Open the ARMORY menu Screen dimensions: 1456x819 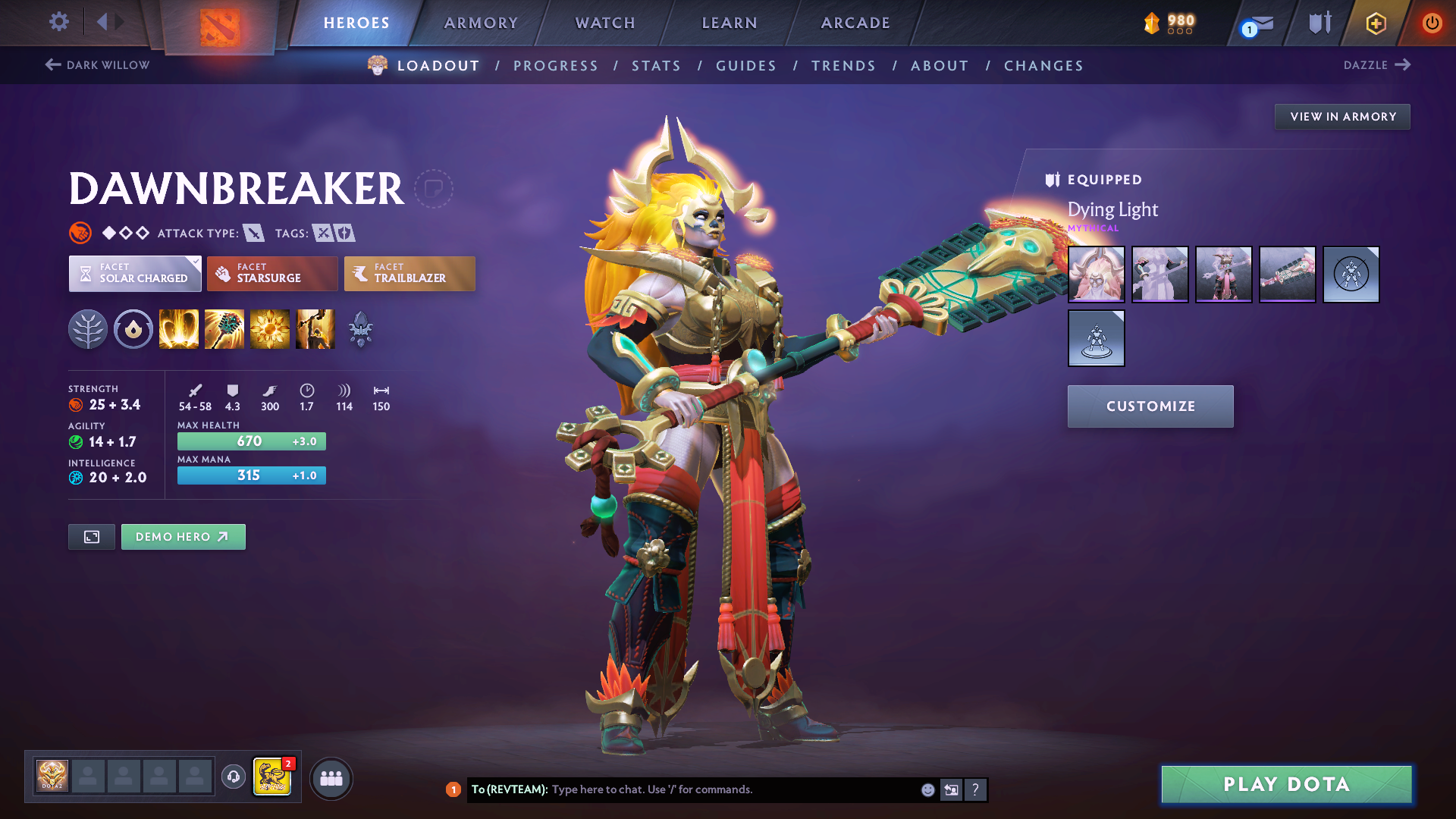481,23
